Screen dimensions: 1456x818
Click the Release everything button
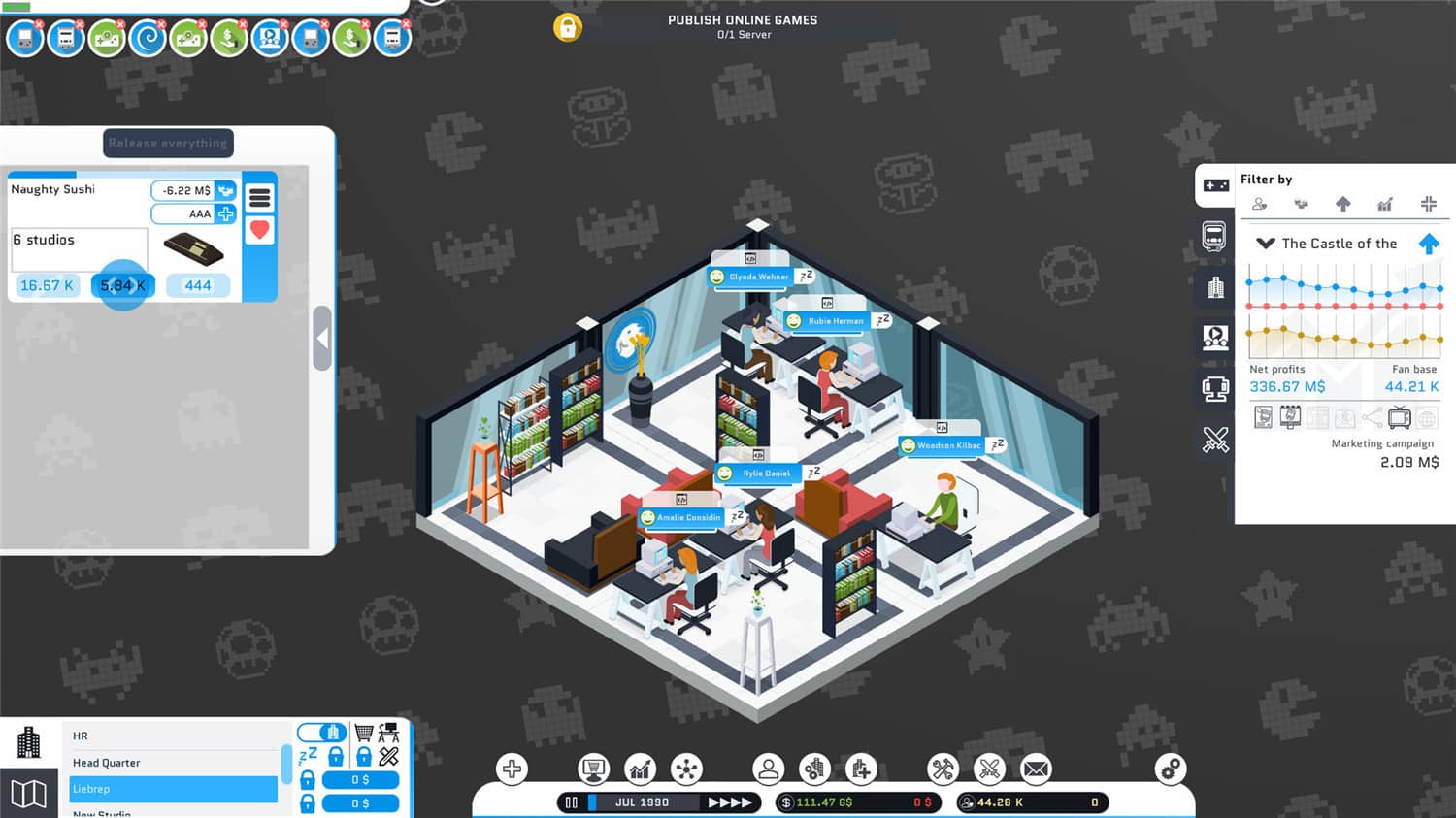168,144
